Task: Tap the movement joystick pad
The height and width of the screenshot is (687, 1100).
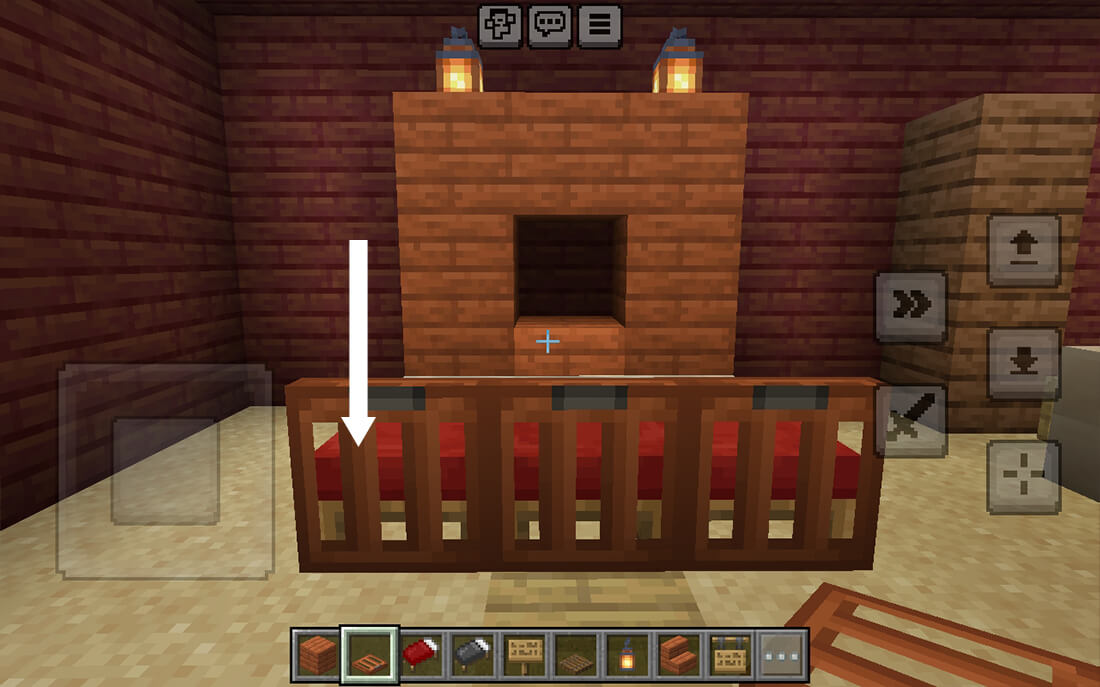Action: [x=165, y=470]
